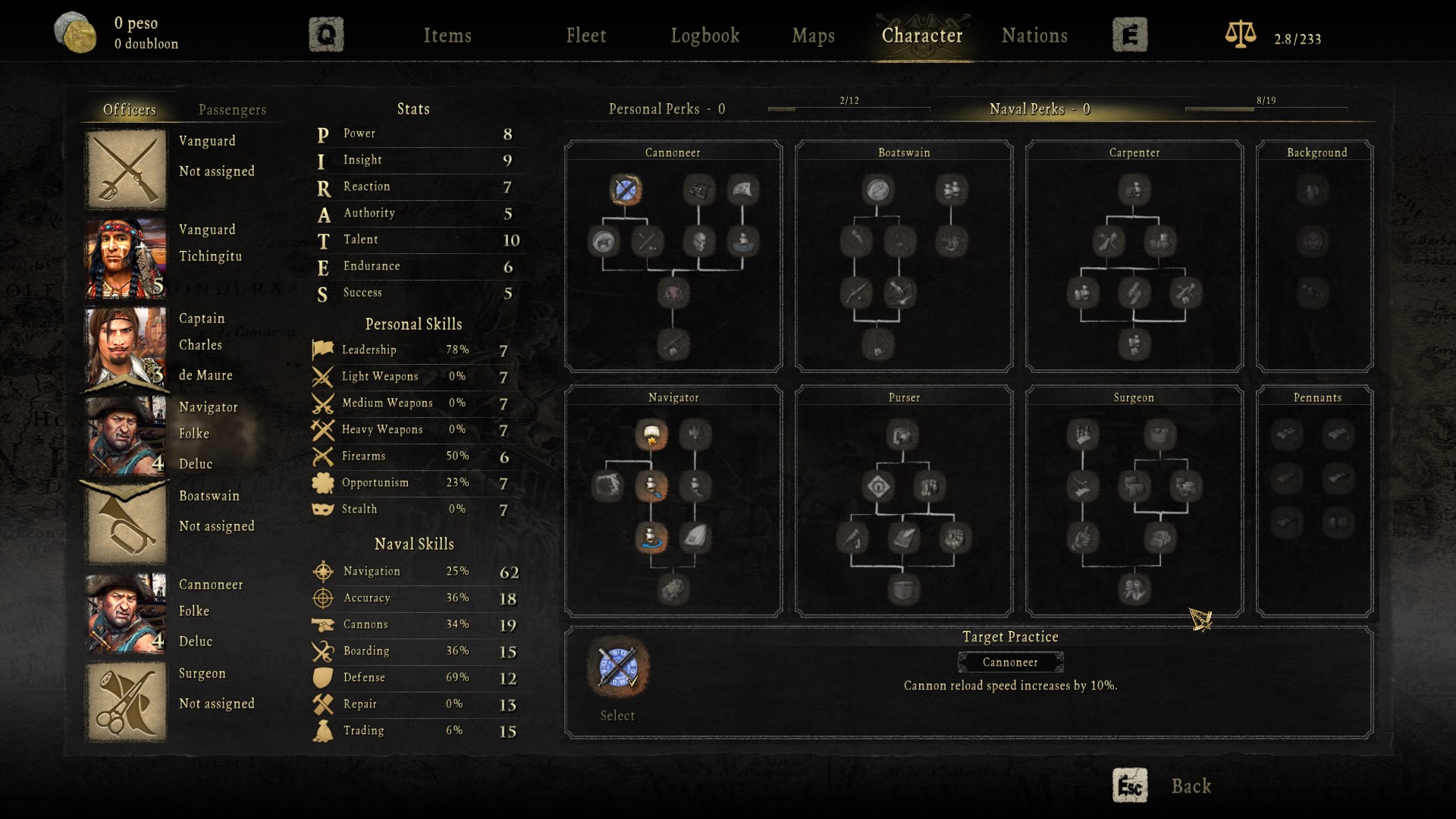Screen dimensions: 1456x819
Task: Select the Officers list tab
Action: tap(130, 110)
